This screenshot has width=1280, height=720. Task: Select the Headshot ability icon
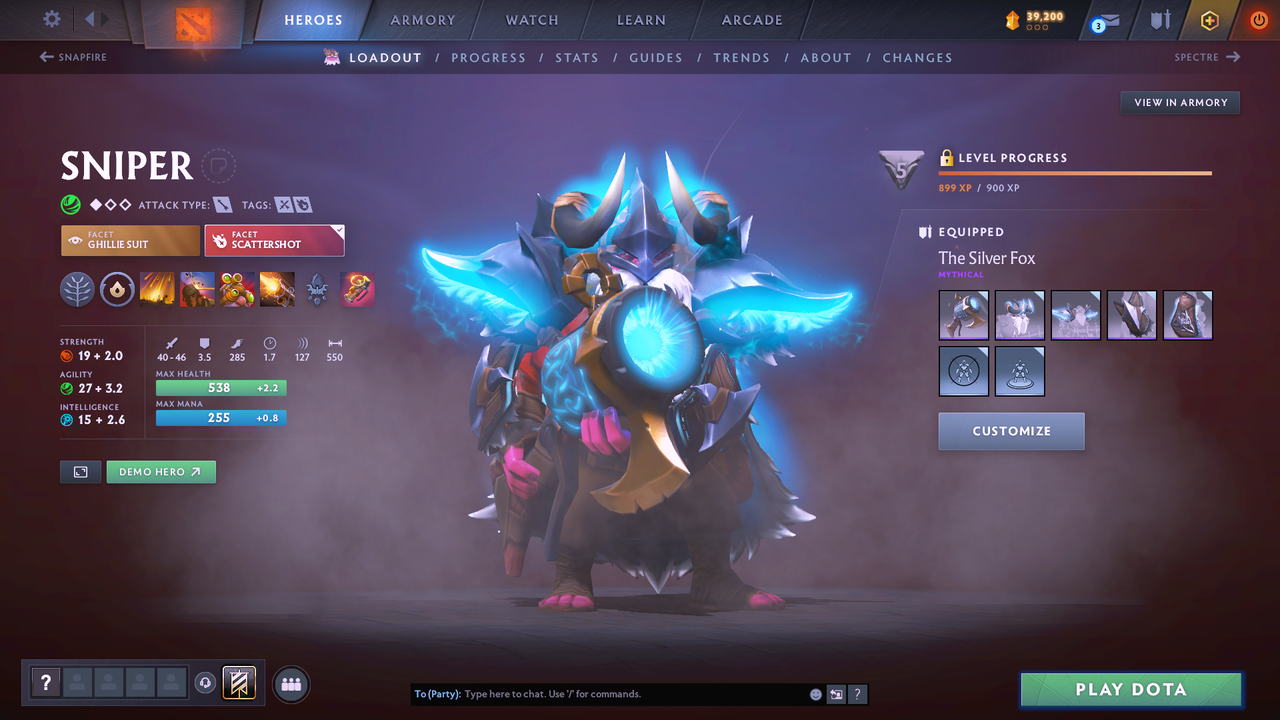click(197, 290)
